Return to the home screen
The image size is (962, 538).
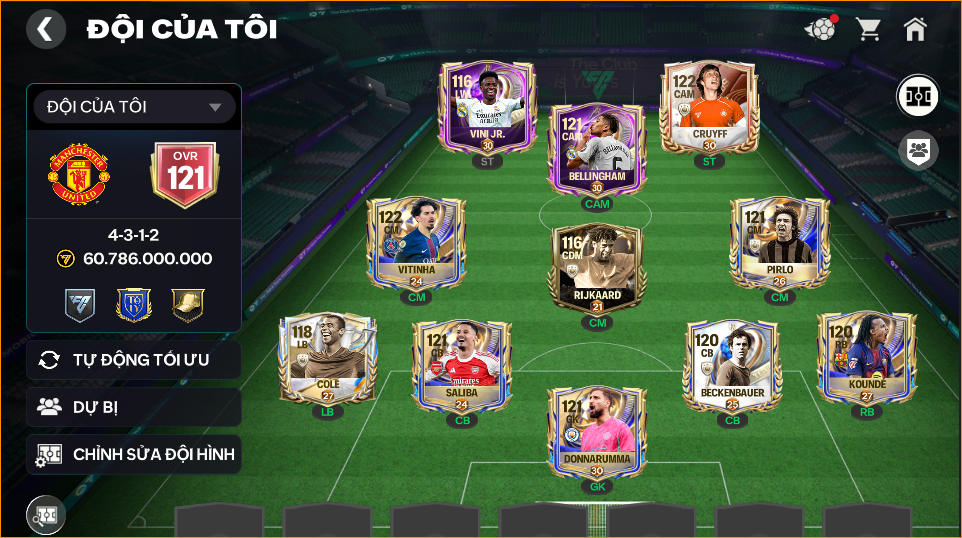tap(915, 29)
